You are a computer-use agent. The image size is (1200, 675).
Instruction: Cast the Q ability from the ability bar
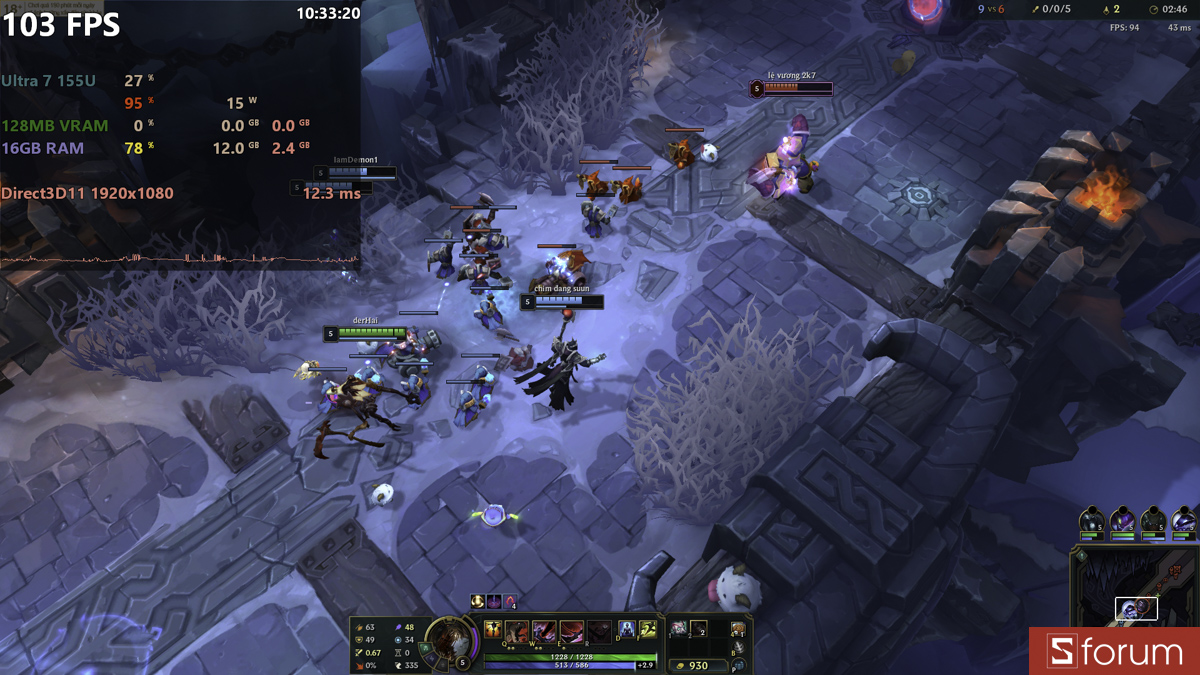(x=518, y=631)
